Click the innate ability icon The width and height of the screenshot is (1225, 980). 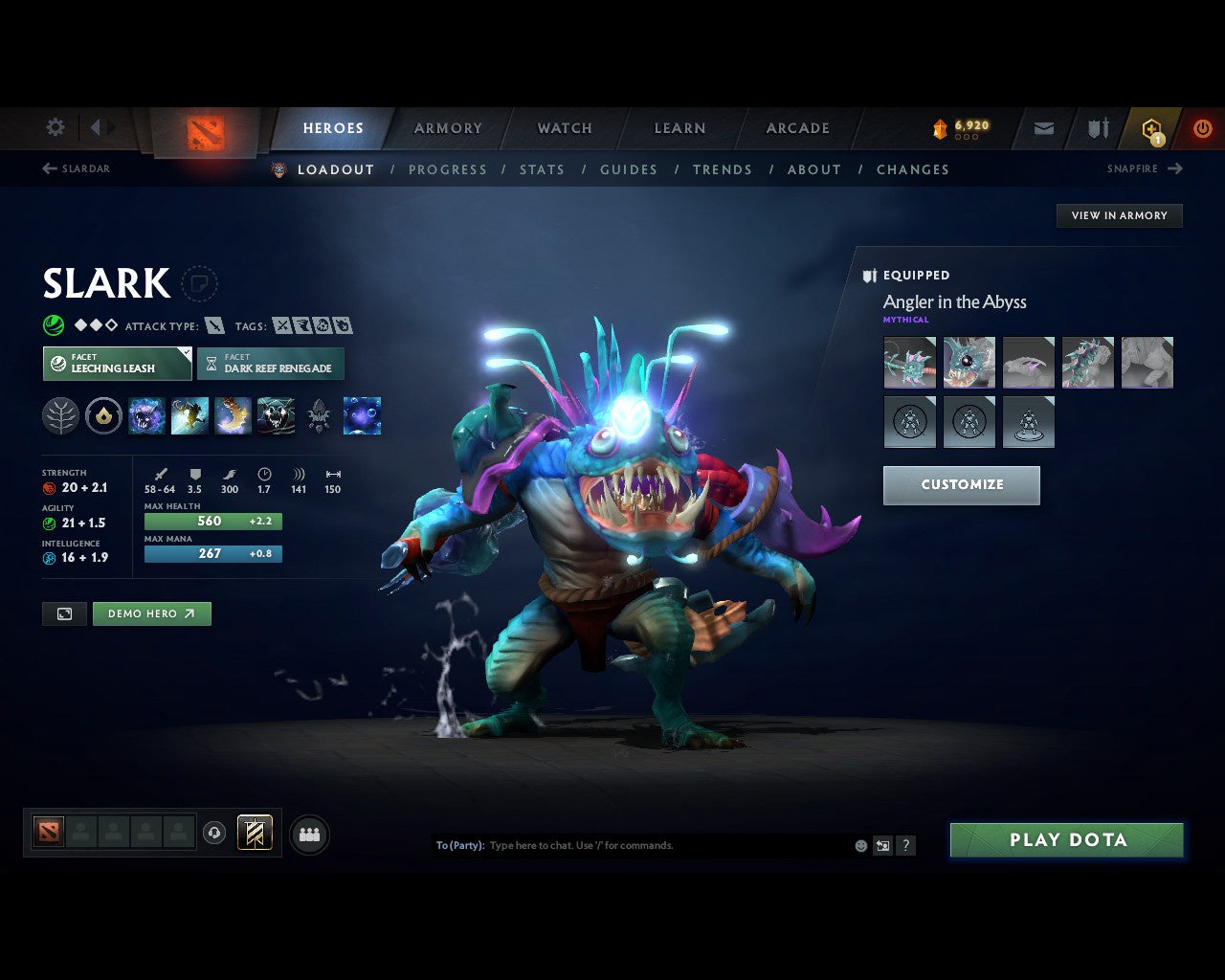pos(103,415)
